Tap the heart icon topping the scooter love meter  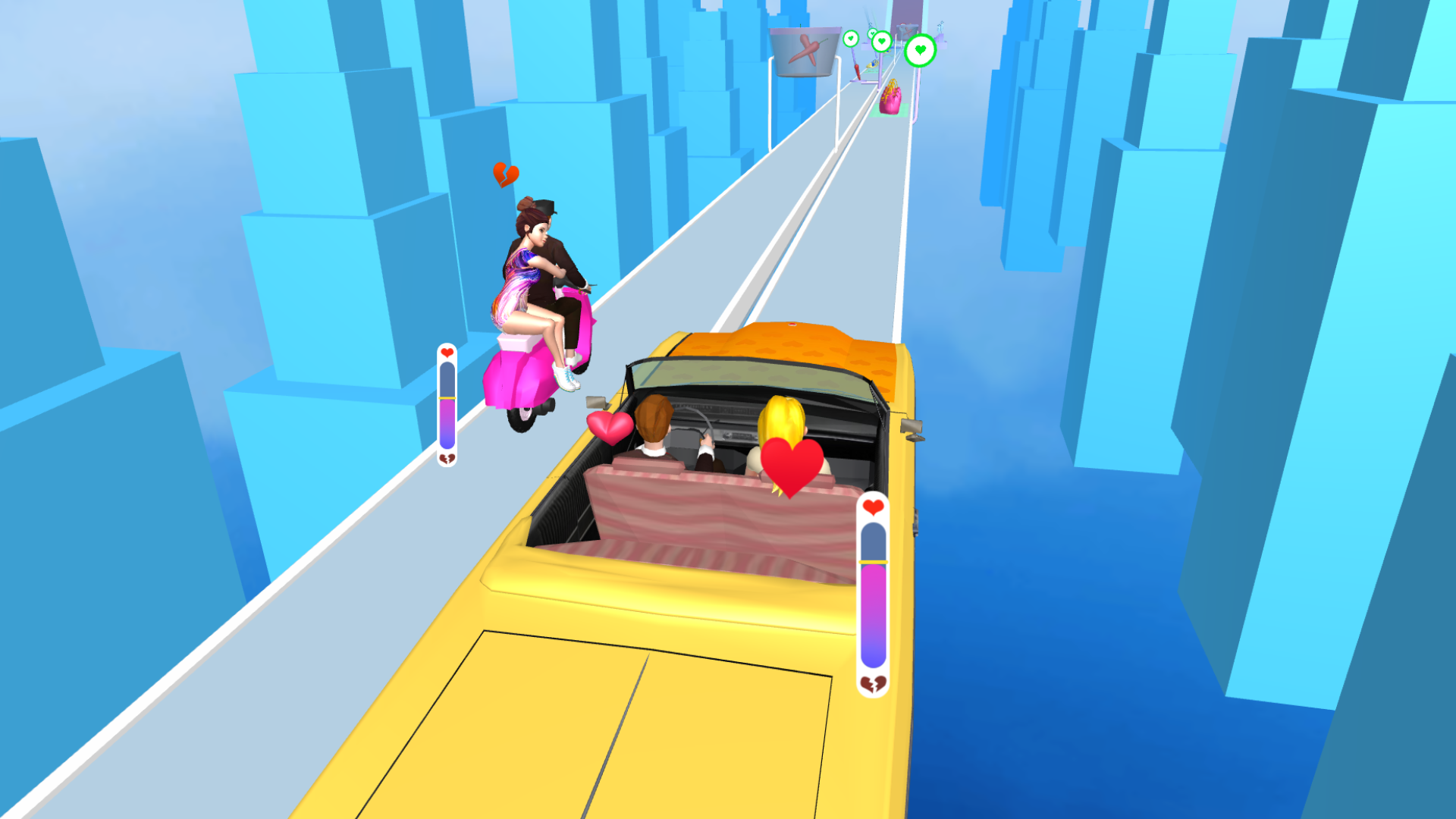pyautogui.click(x=447, y=353)
